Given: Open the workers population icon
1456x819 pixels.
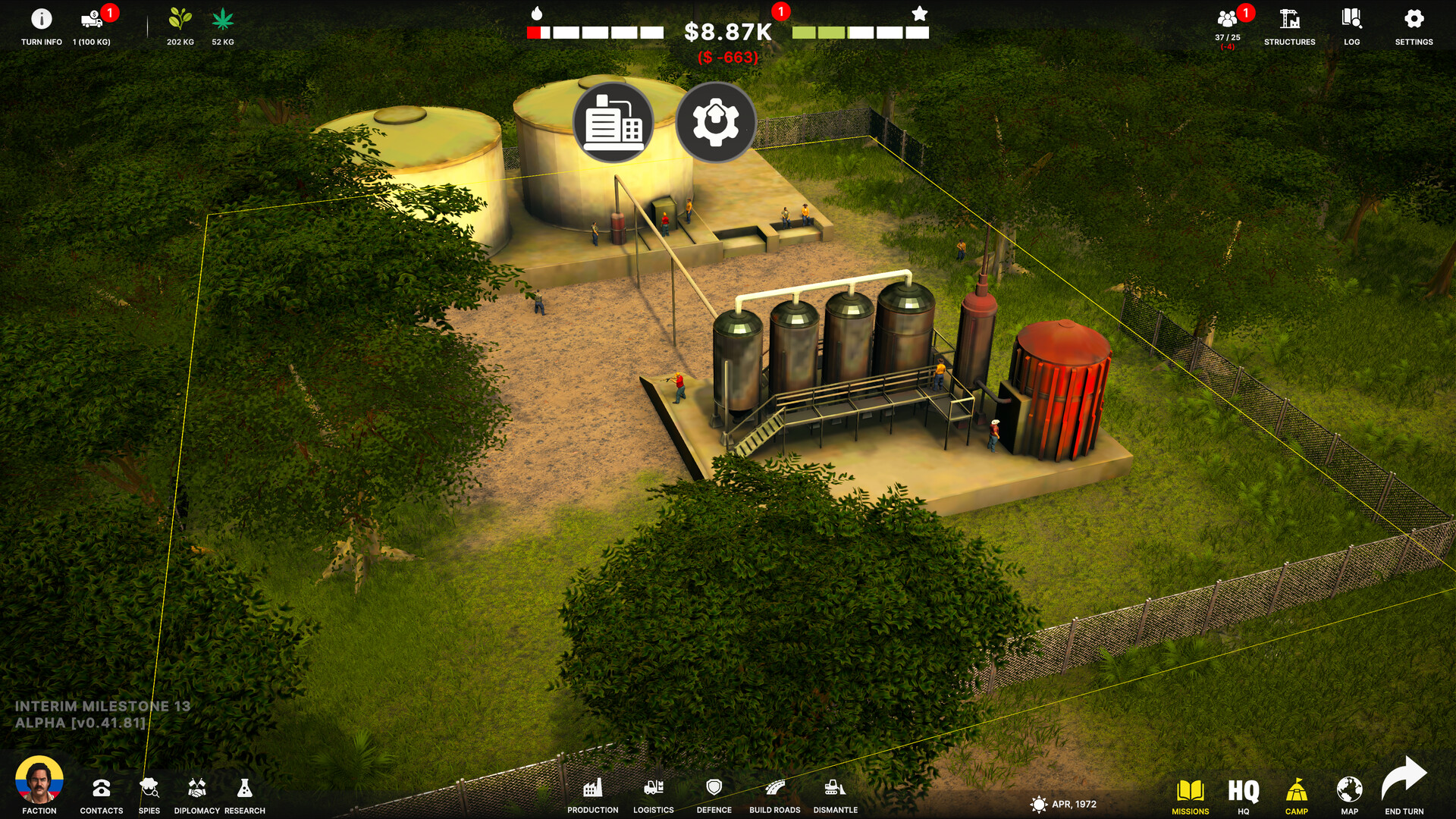Looking at the screenshot, I should 1227,20.
